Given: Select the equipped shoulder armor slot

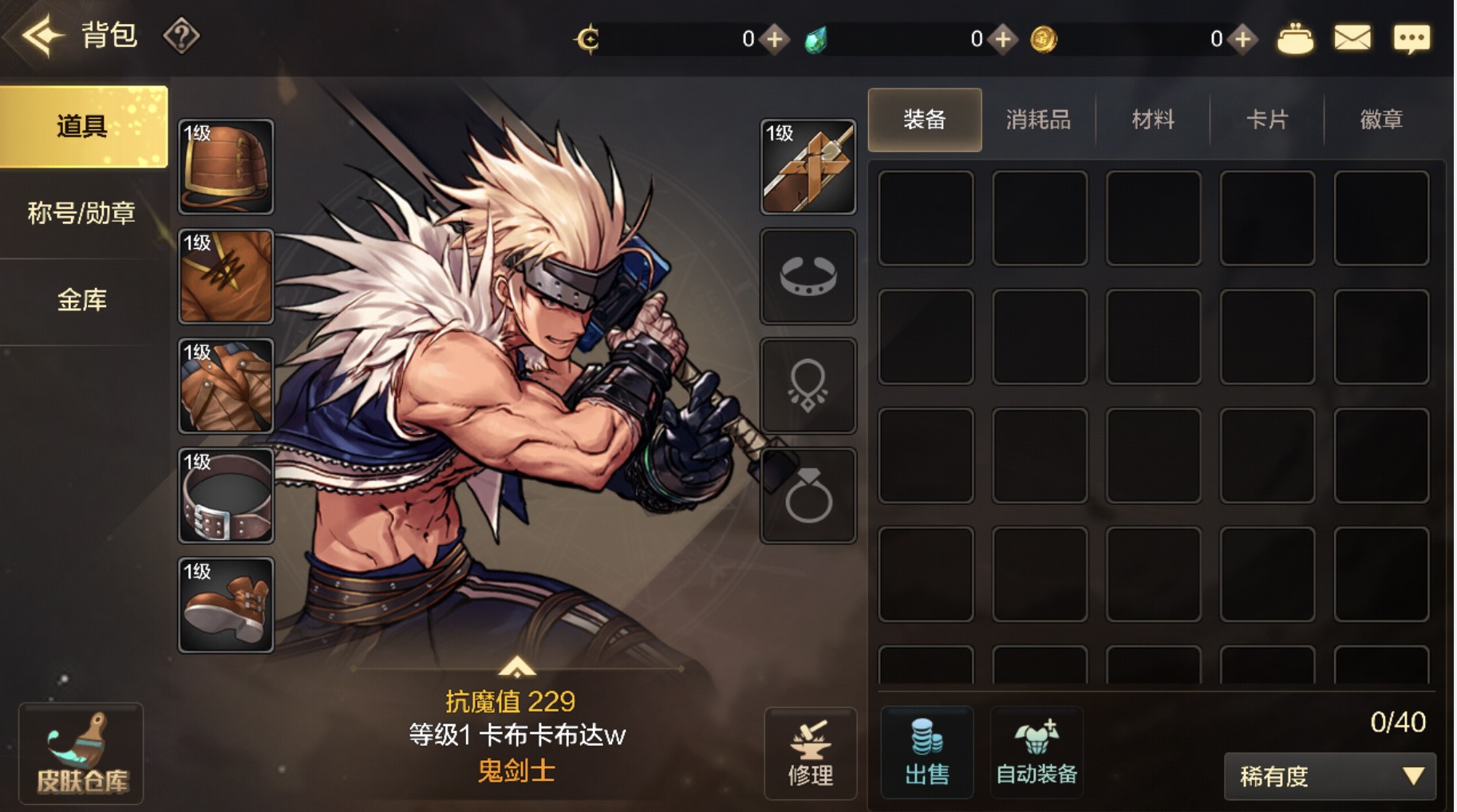Looking at the screenshot, I should (226, 167).
